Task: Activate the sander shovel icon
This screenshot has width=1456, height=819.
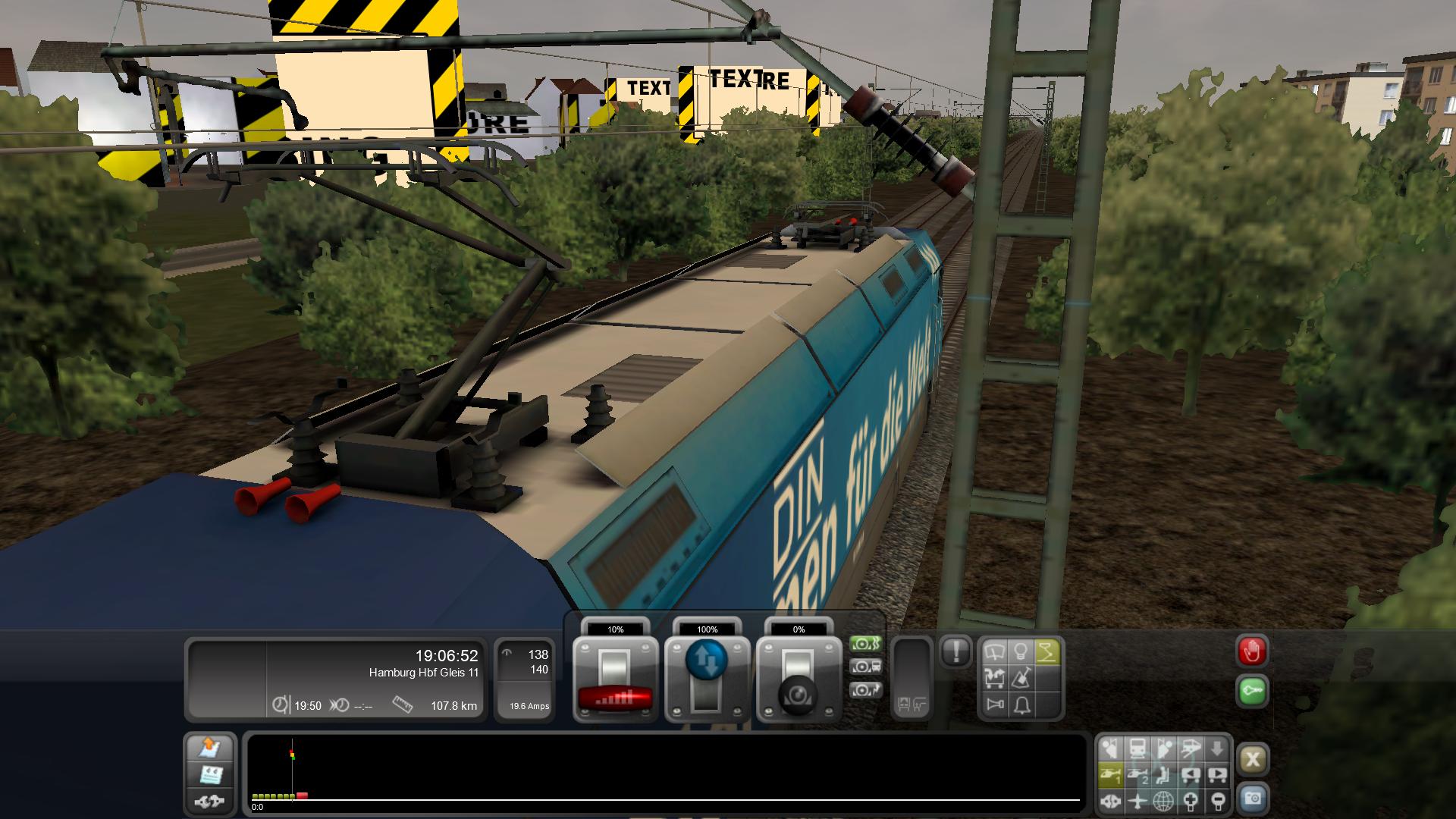Action: point(1021,678)
